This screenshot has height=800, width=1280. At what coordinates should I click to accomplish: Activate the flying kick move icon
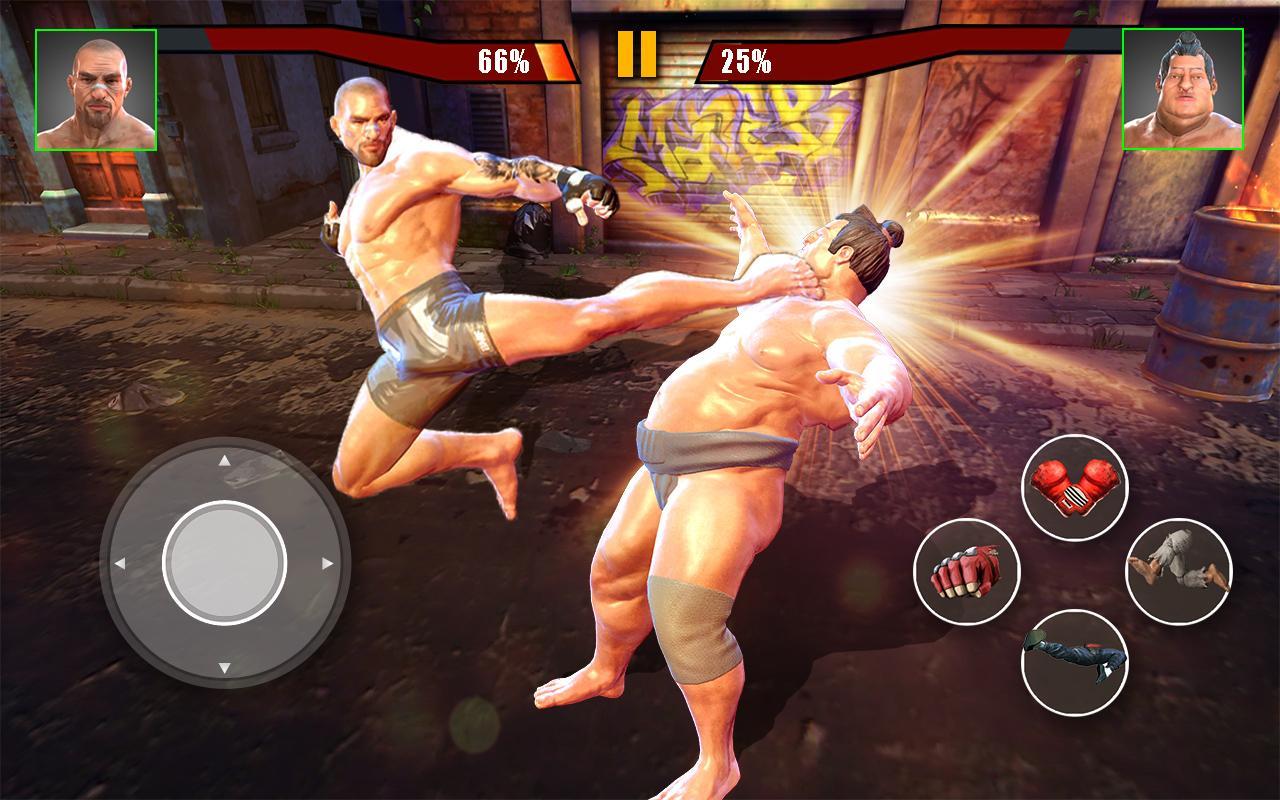1075,657
